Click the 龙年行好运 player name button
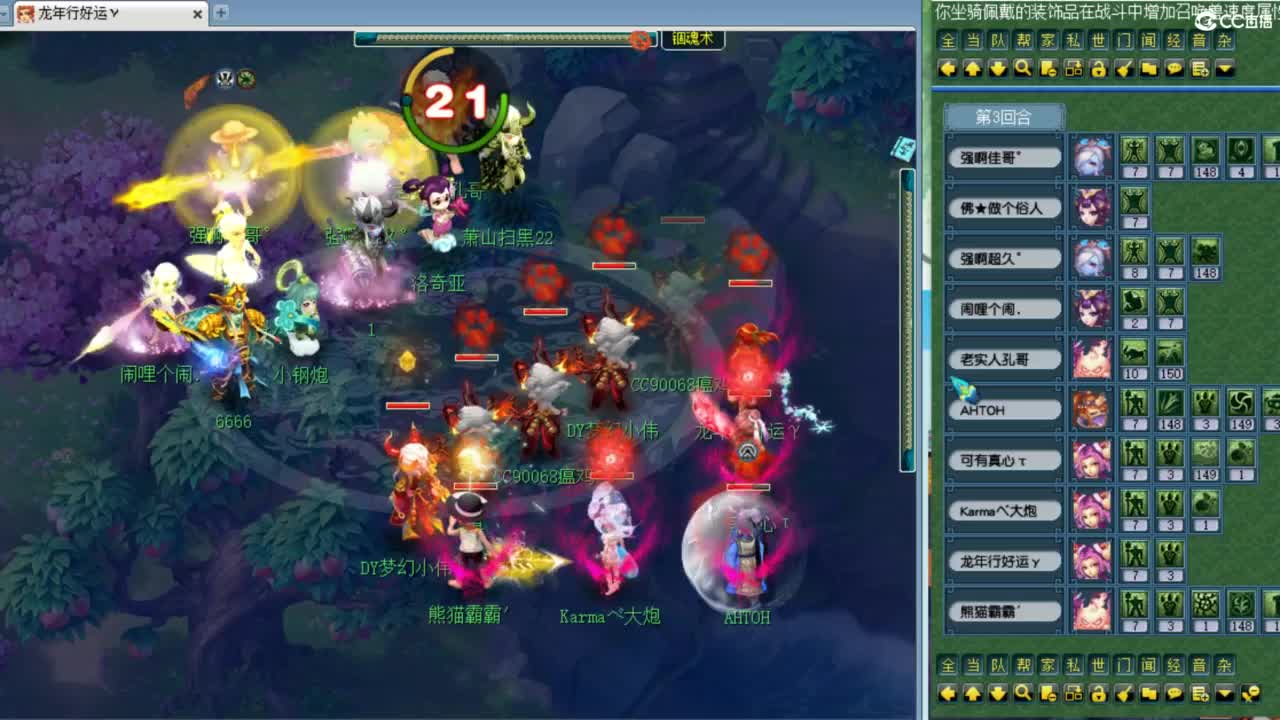 tap(1002, 561)
